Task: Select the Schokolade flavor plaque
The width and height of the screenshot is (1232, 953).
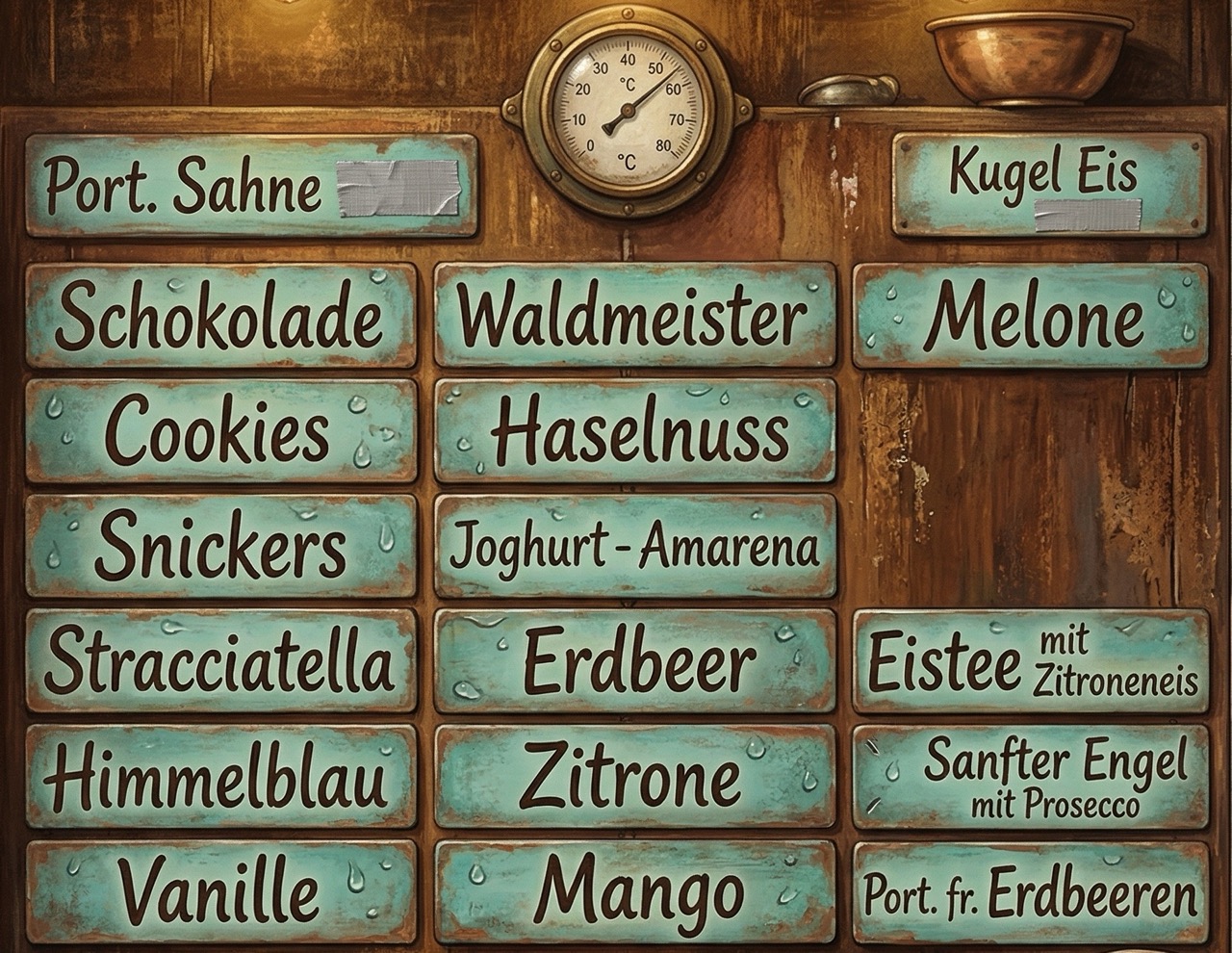Action: coord(220,316)
